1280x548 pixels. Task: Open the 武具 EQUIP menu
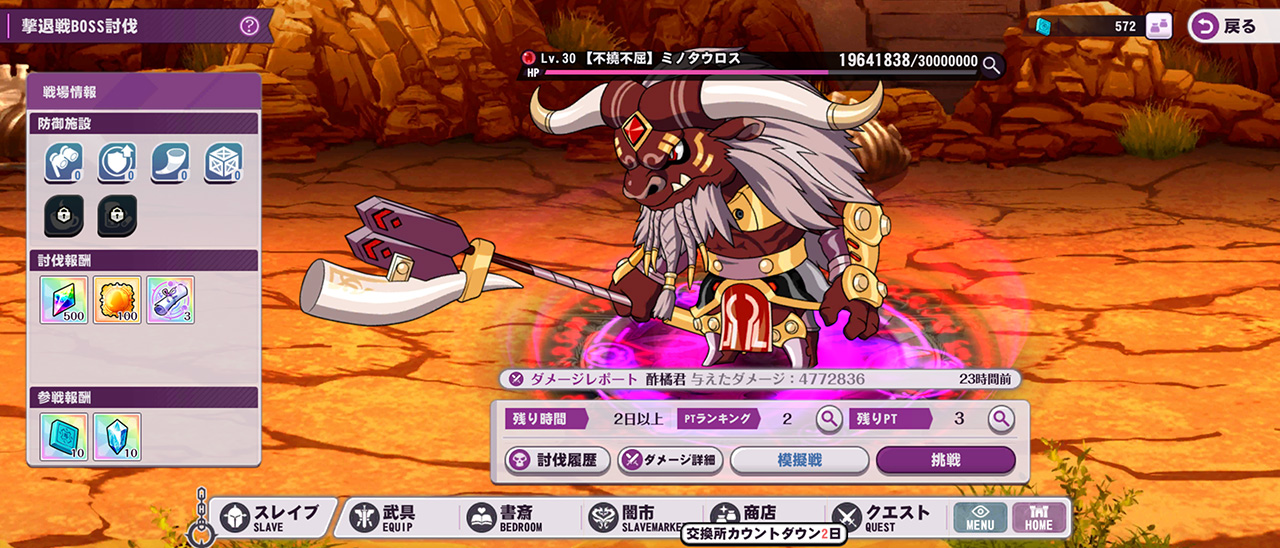[390, 517]
